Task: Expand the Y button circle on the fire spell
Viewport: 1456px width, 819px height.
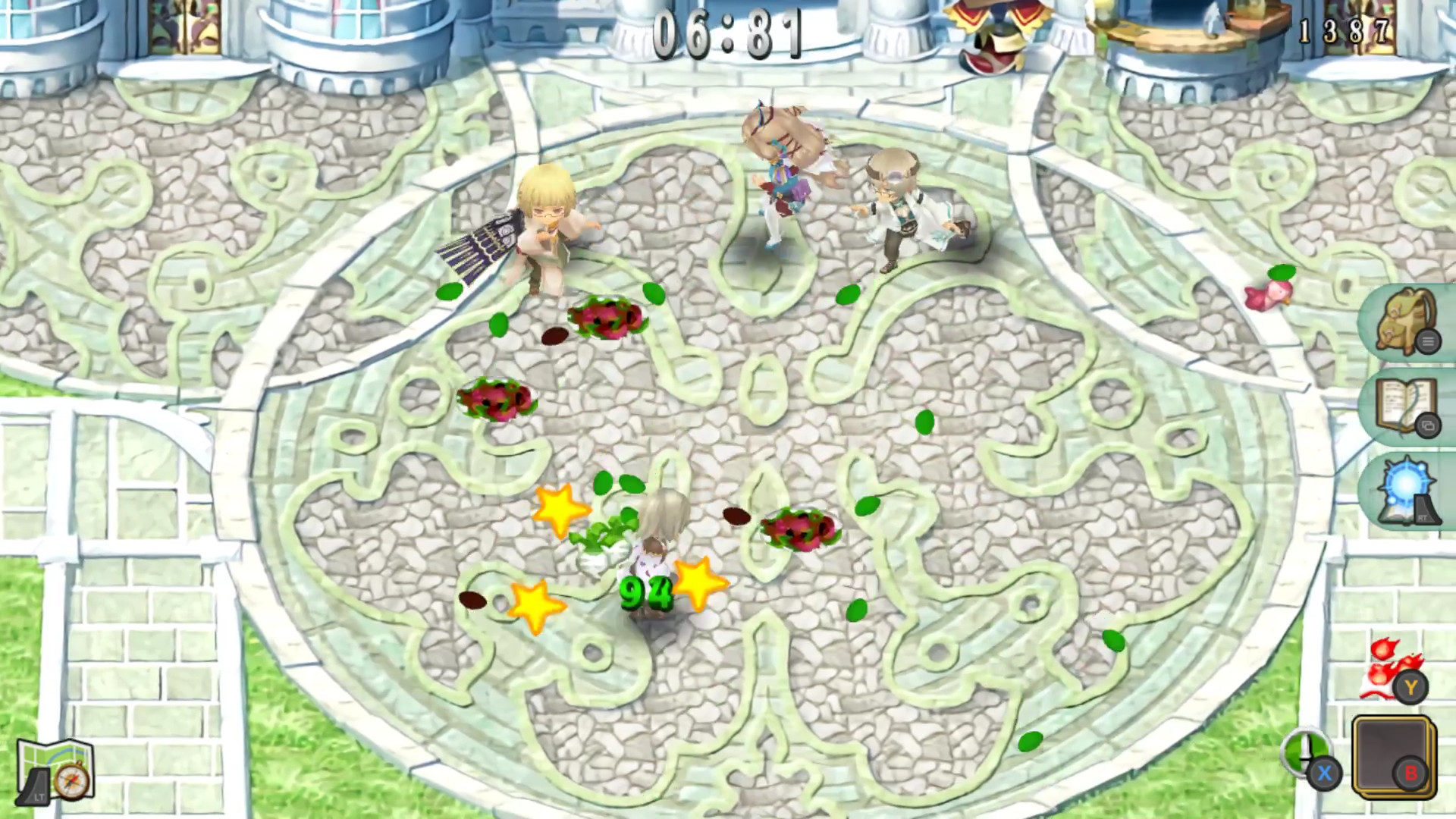Action: coord(1410,688)
